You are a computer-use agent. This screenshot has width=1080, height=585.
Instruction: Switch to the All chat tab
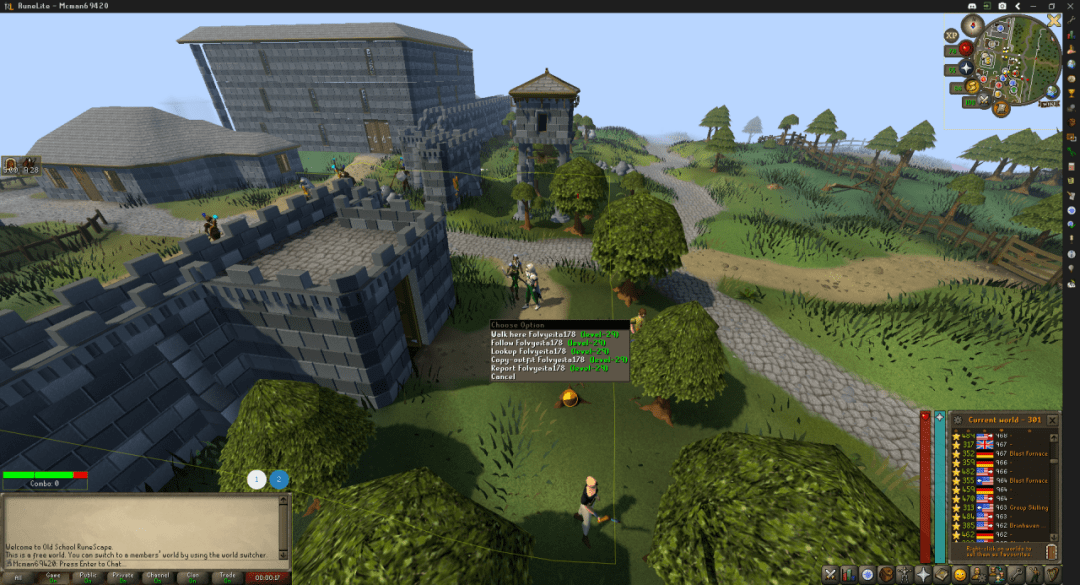click(17, 577)
